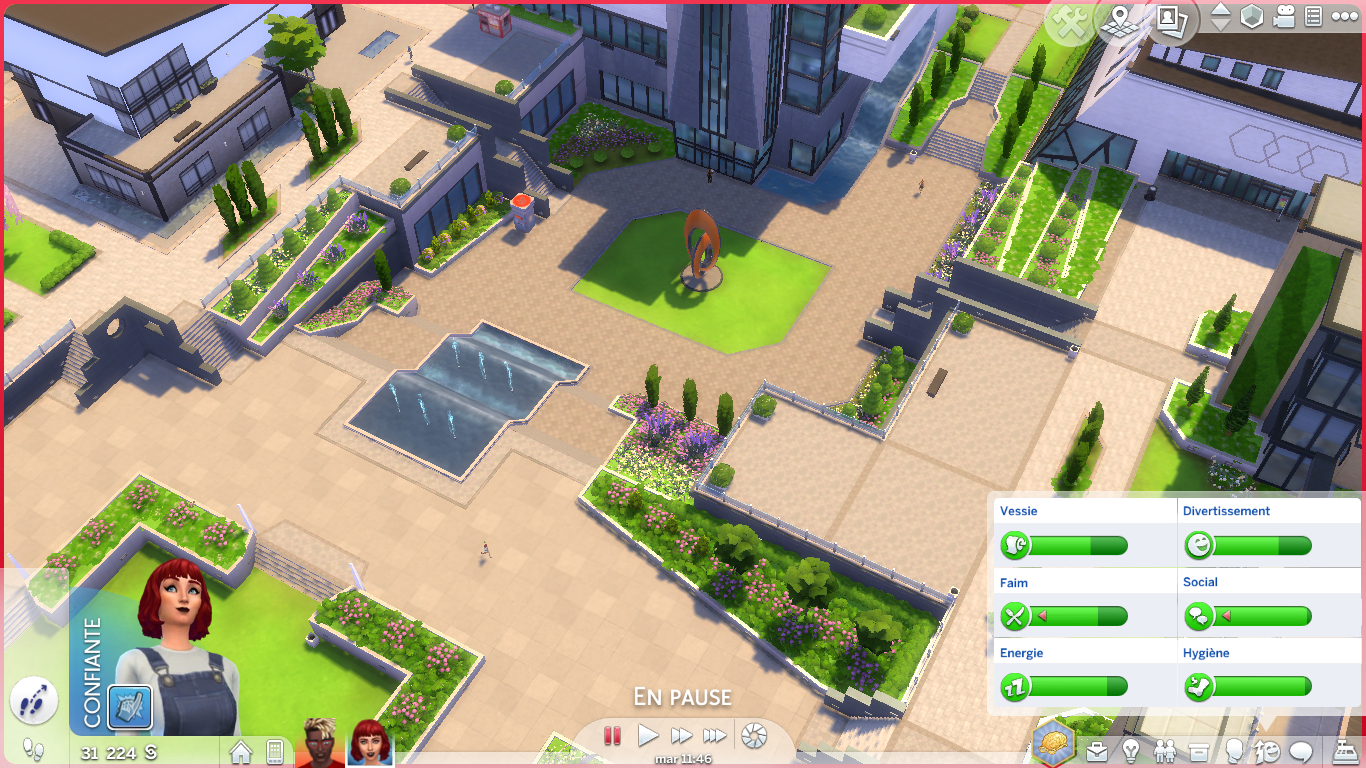Select the red-haired Sim small portrait

(370, 743)
